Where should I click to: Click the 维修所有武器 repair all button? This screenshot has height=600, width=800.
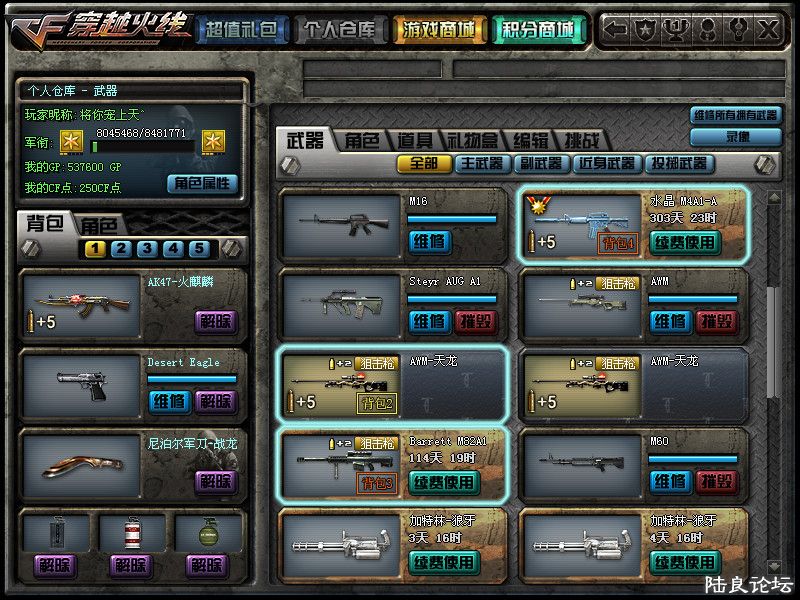(736, 115)
